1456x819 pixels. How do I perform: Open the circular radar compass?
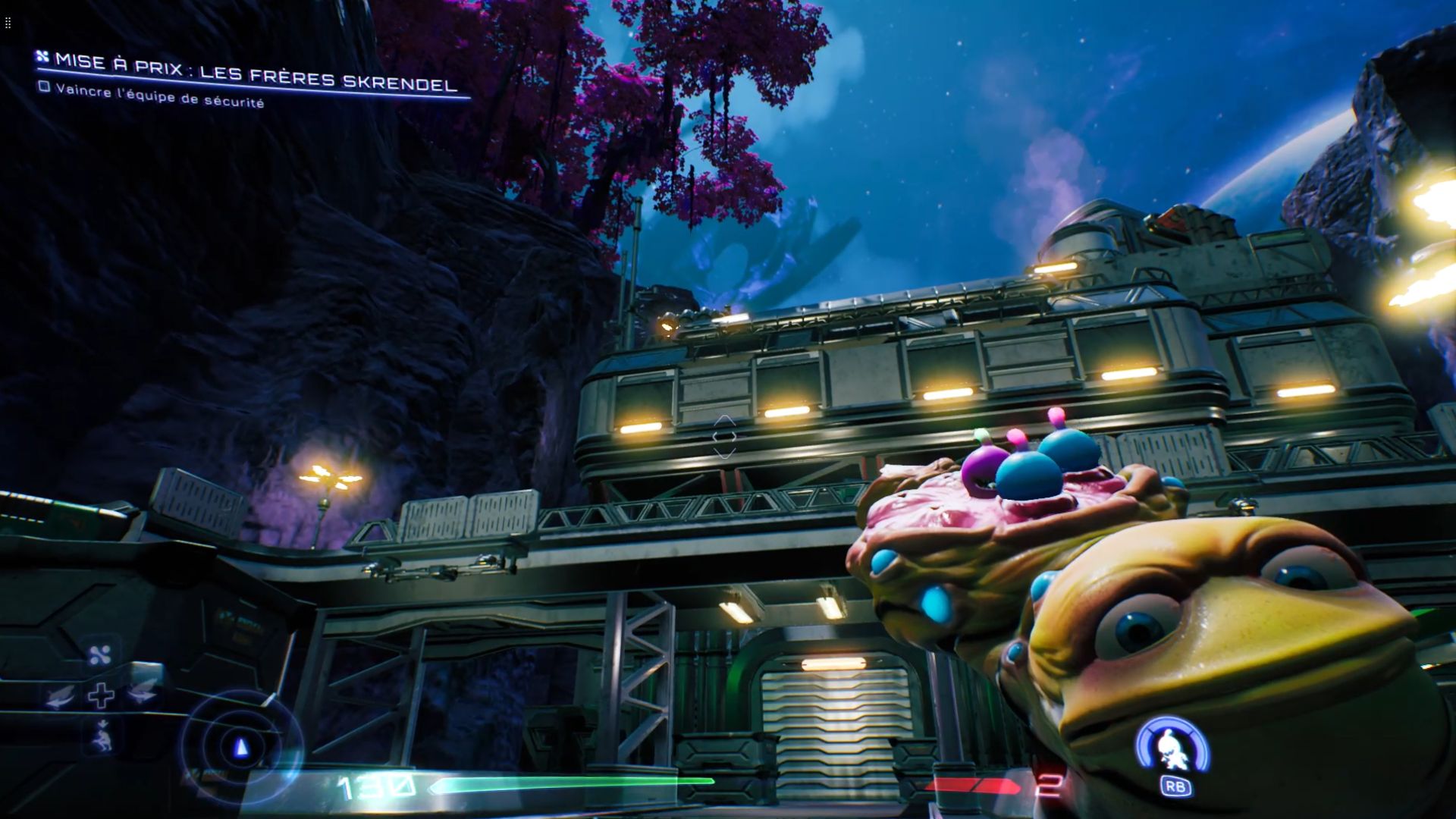[241, 748]
